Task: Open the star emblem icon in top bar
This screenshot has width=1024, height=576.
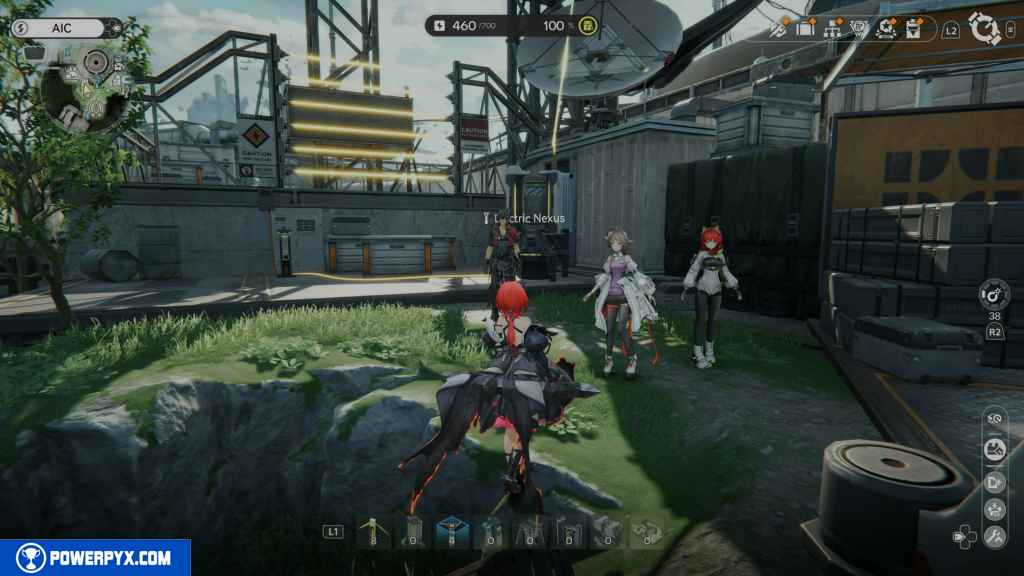Action: point(886,29)
